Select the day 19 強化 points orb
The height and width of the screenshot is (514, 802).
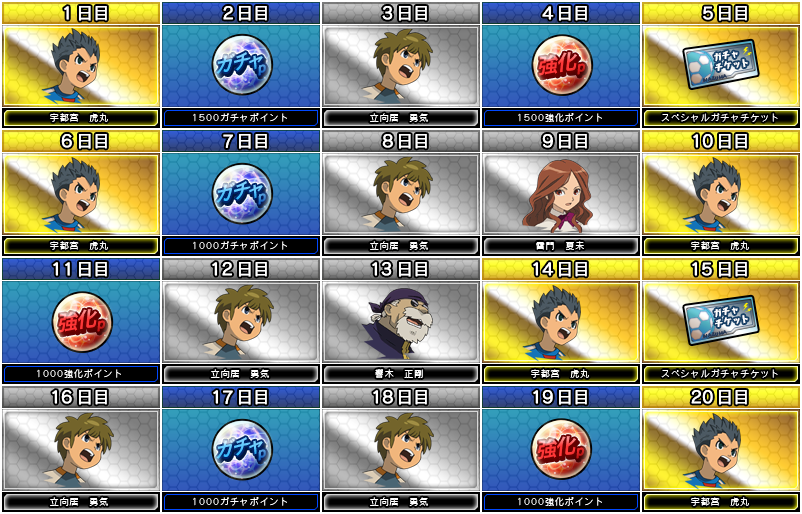[x=560, y=449]
